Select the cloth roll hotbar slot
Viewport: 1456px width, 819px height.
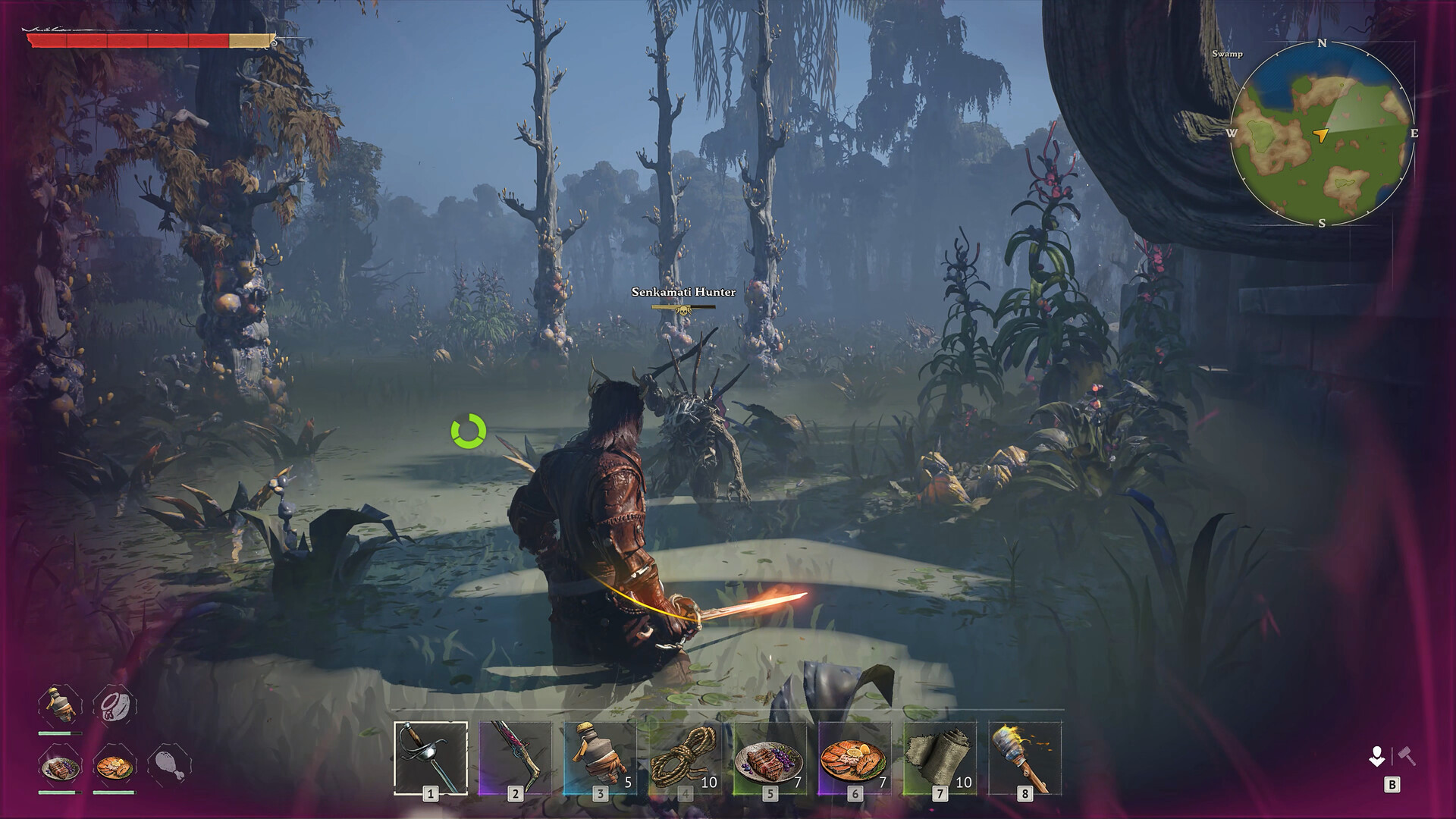coord(940,758)
